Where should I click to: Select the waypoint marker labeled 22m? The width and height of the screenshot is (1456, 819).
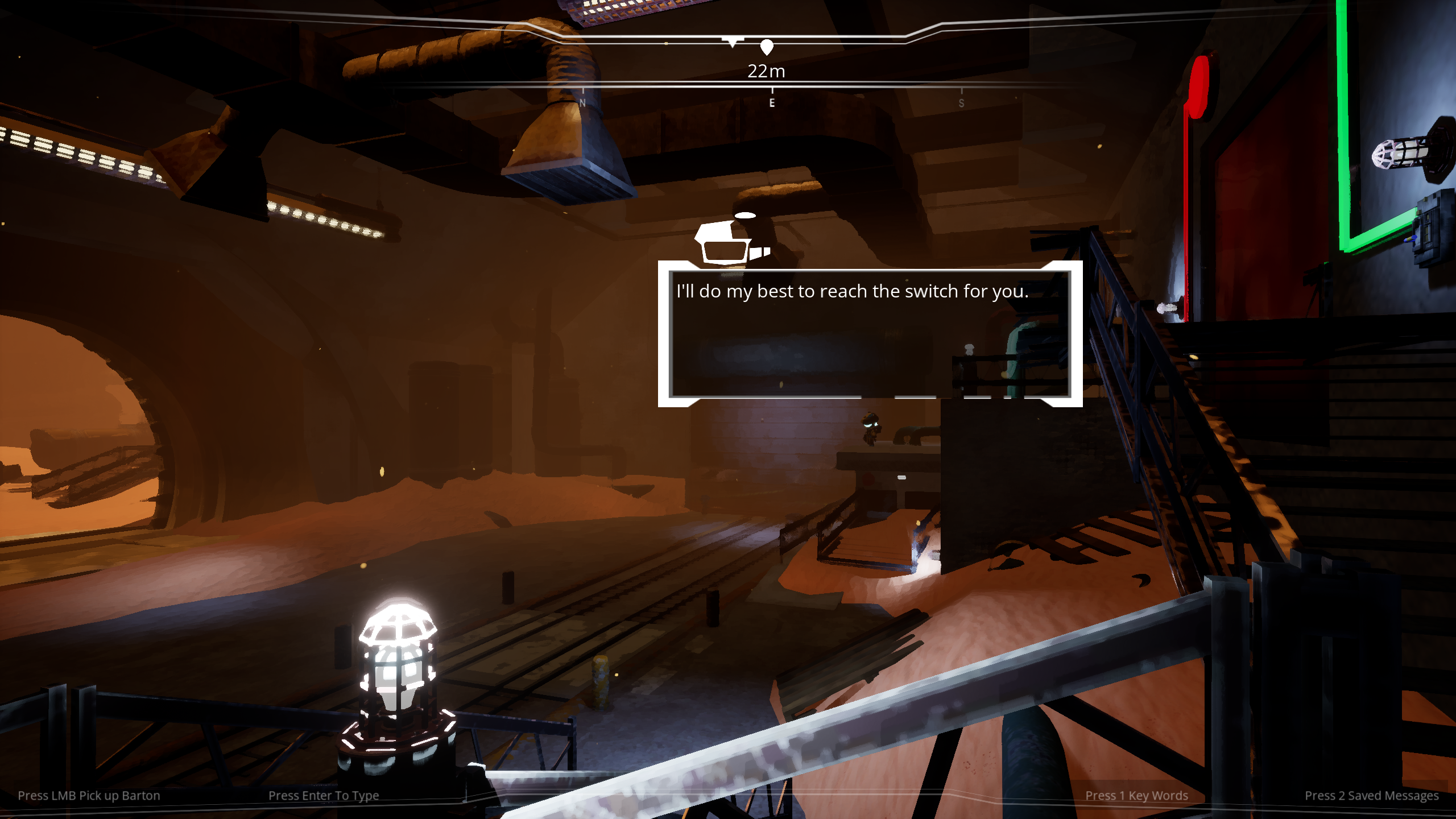[766, 47]
